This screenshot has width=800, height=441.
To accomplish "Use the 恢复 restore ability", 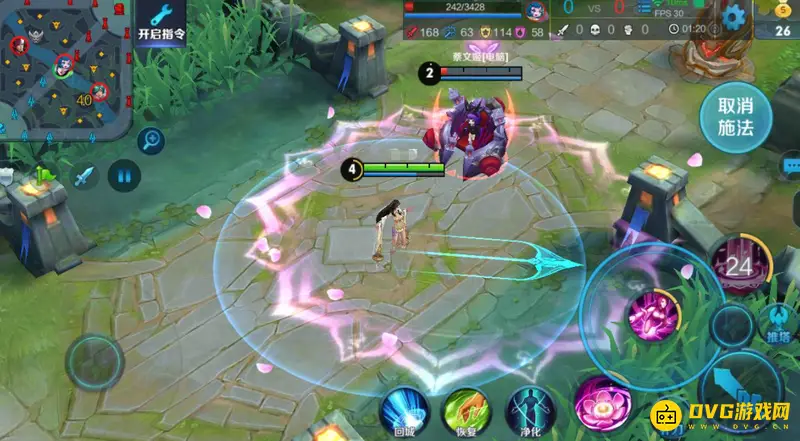I will coord(466,410).
